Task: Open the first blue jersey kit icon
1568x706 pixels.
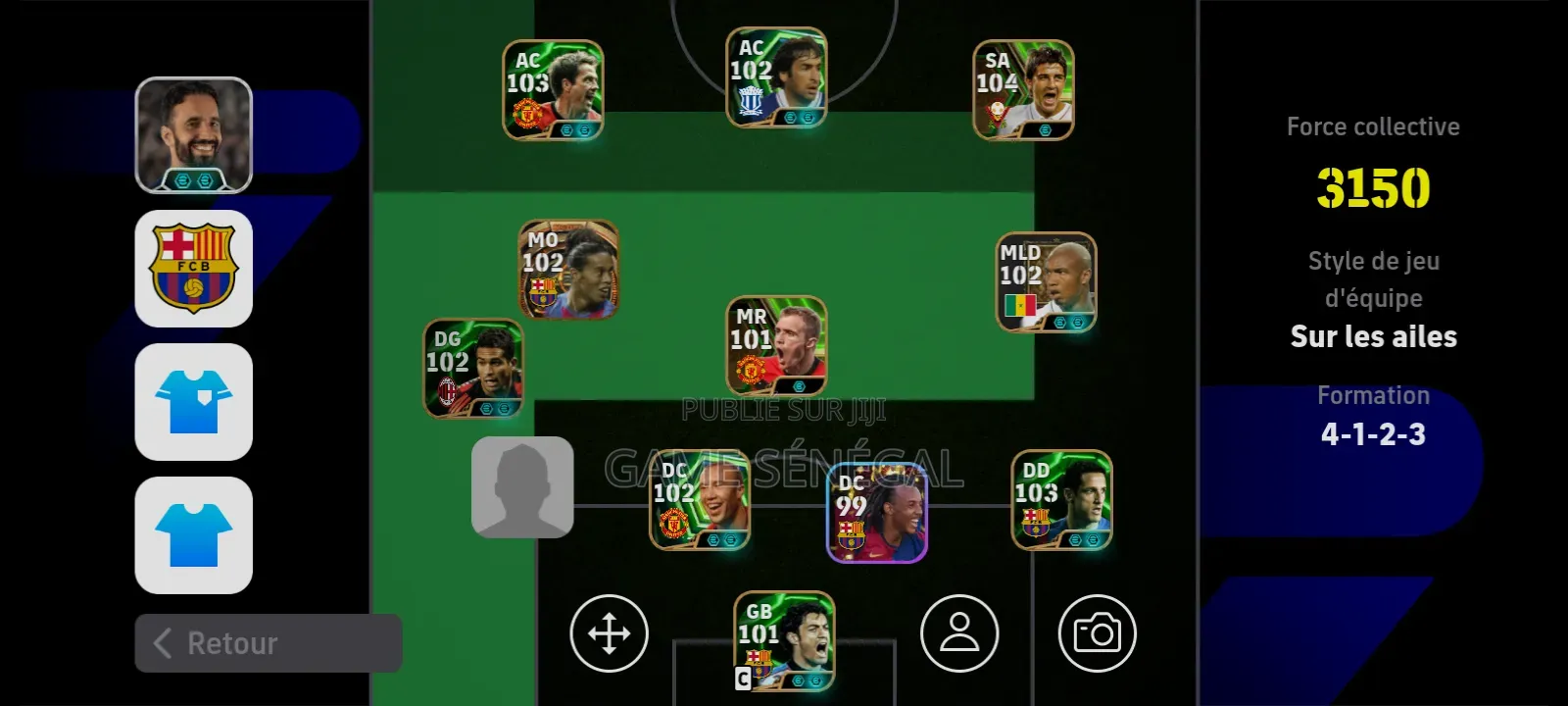Action: point(193,403)
